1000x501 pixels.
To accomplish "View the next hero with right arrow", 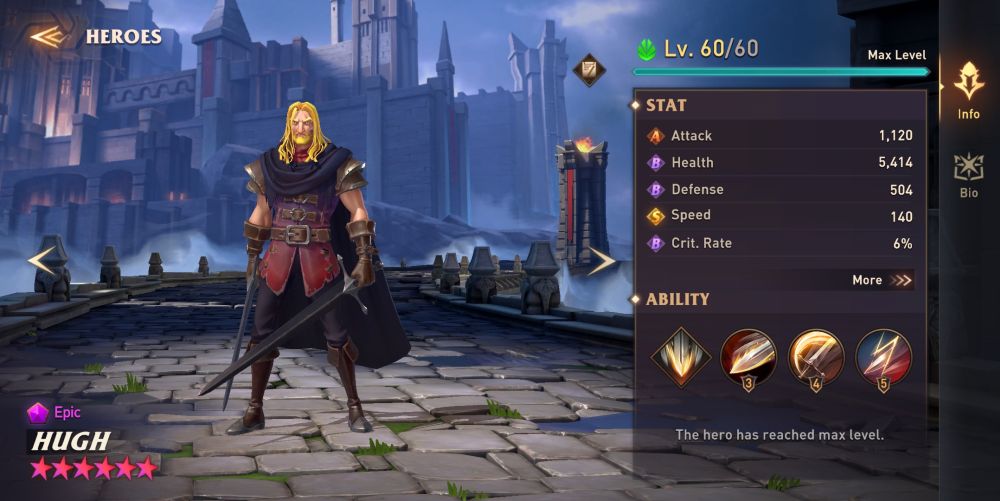I will [601, 261].
